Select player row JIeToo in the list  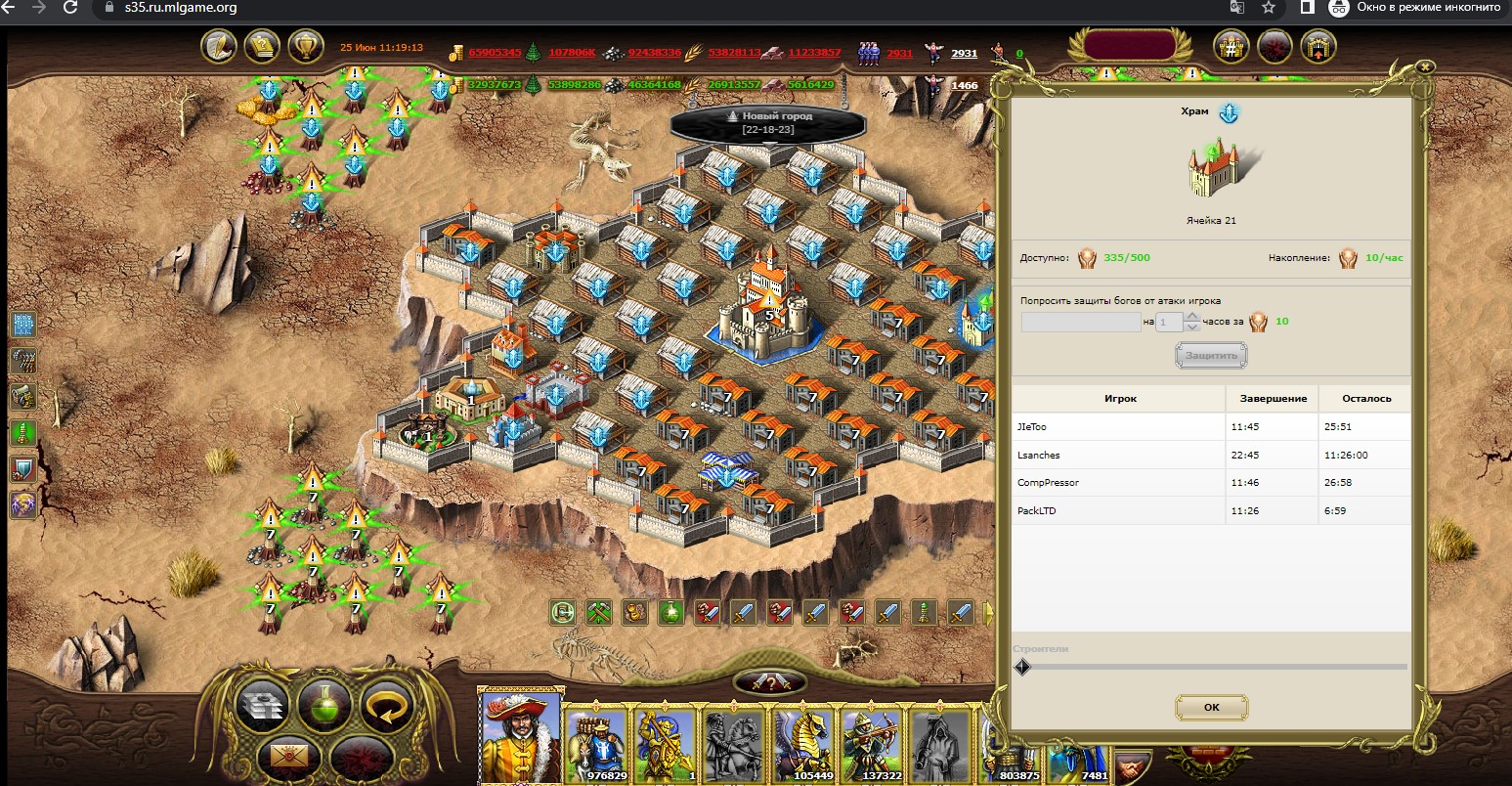pos(1119,427)
